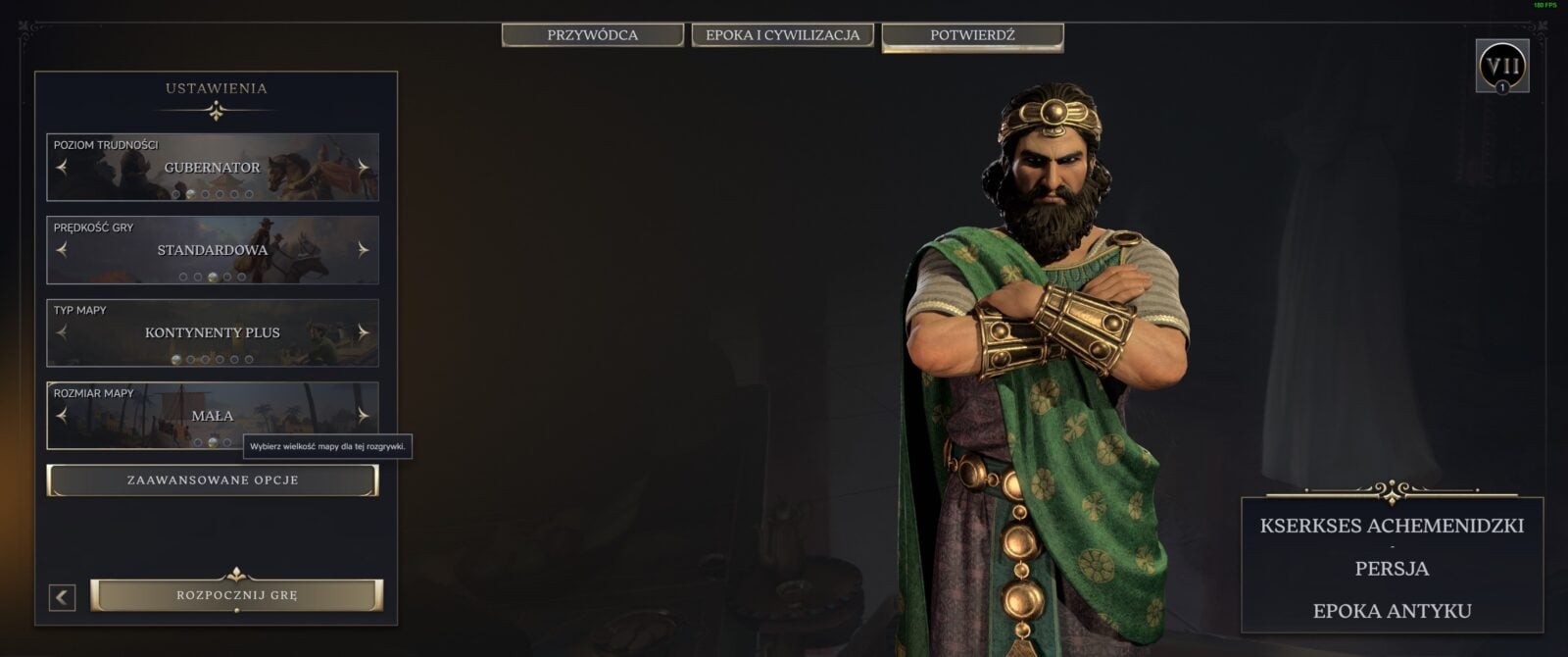Advance Prędkość Gry to next speed
This screenshot has width=1568, height=657.
point(364,250)
